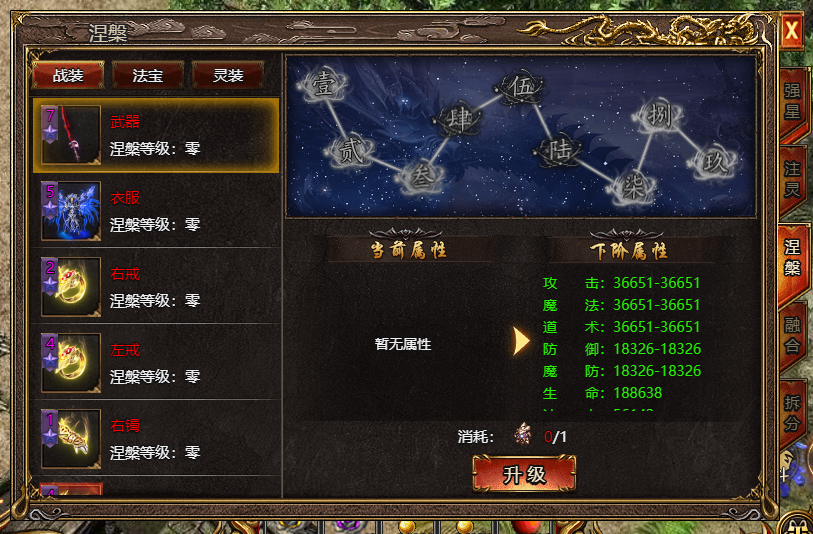Screen dimensions: 813x534
Task: Close the 涅槃 window with the X
Action: click(x=791, y=29)
